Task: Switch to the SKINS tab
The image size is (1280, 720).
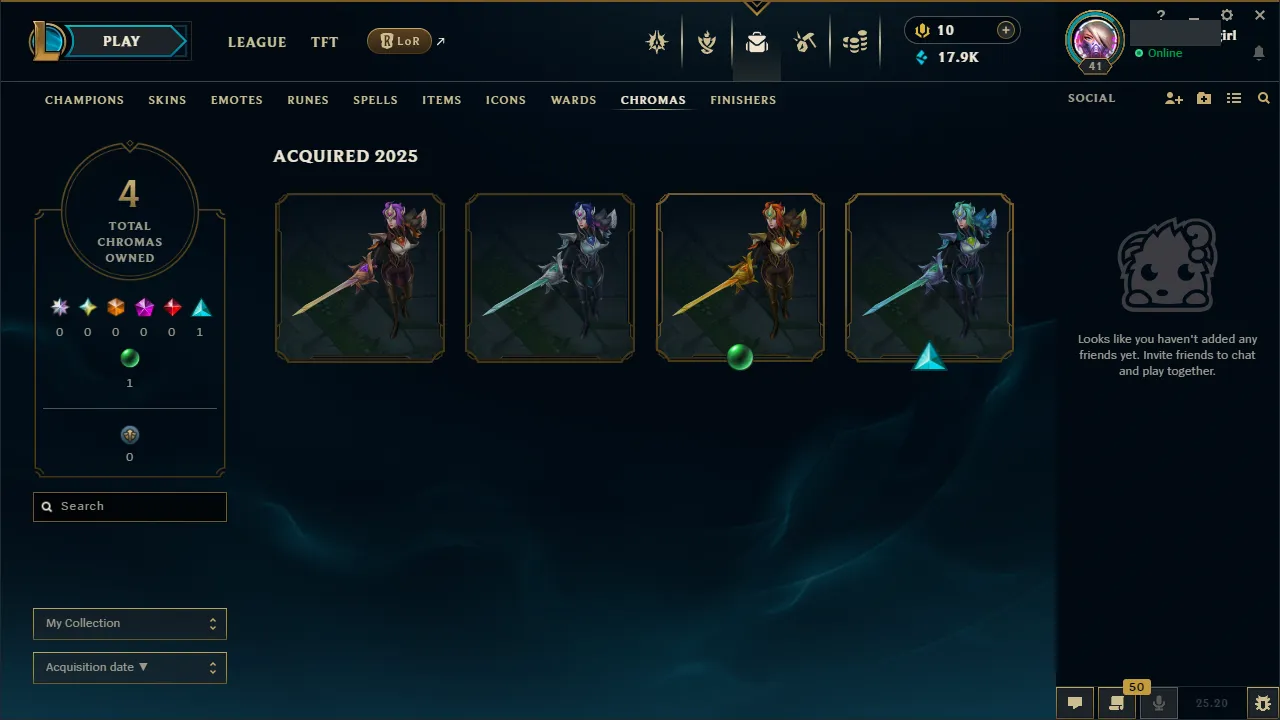Action: 167,100
